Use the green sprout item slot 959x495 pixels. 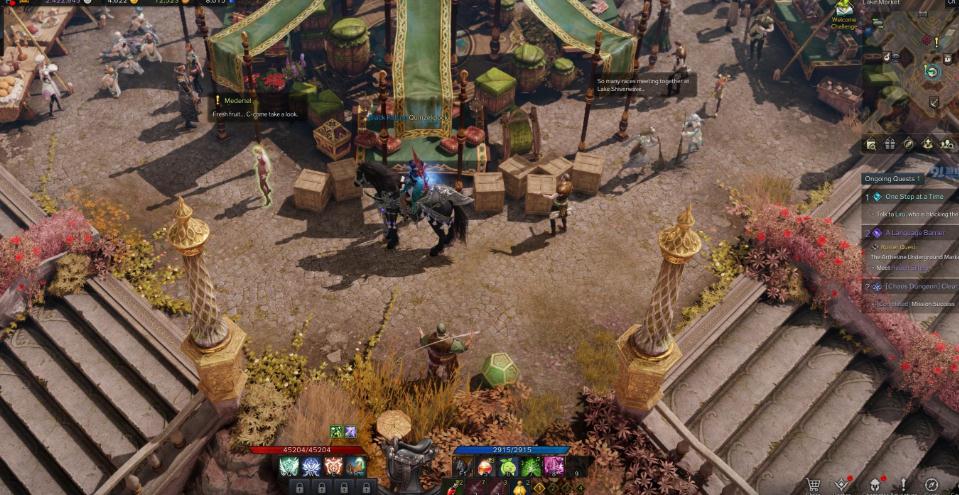507,467
